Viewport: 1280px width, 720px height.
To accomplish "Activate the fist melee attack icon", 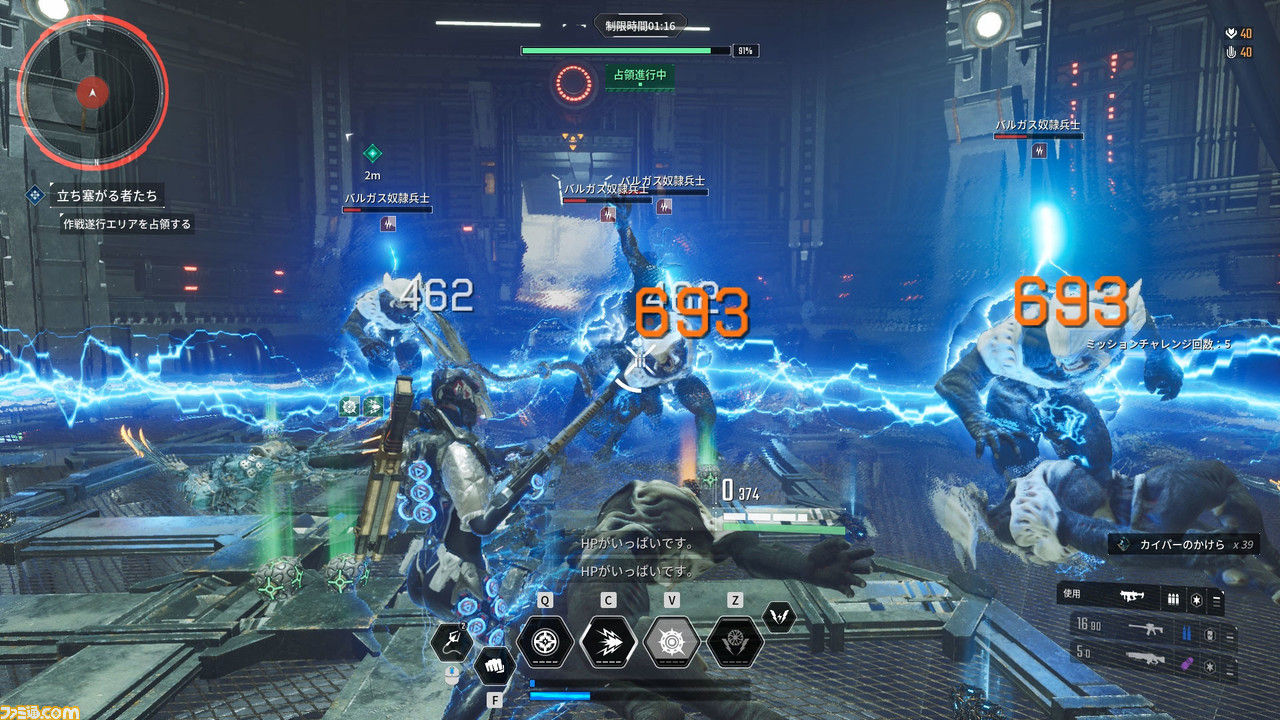I will point(494,665).
